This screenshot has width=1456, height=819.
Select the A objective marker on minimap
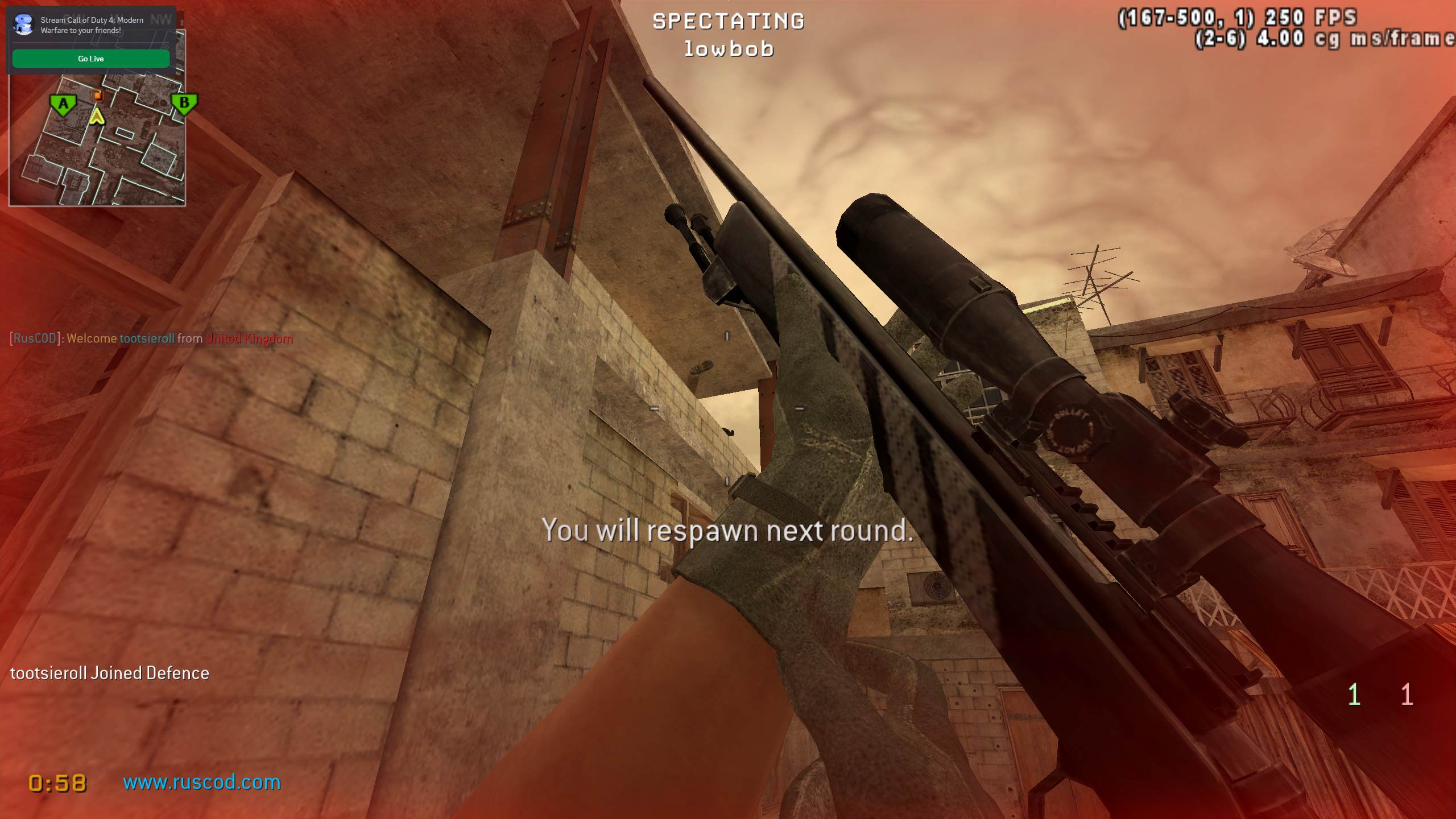63,105
